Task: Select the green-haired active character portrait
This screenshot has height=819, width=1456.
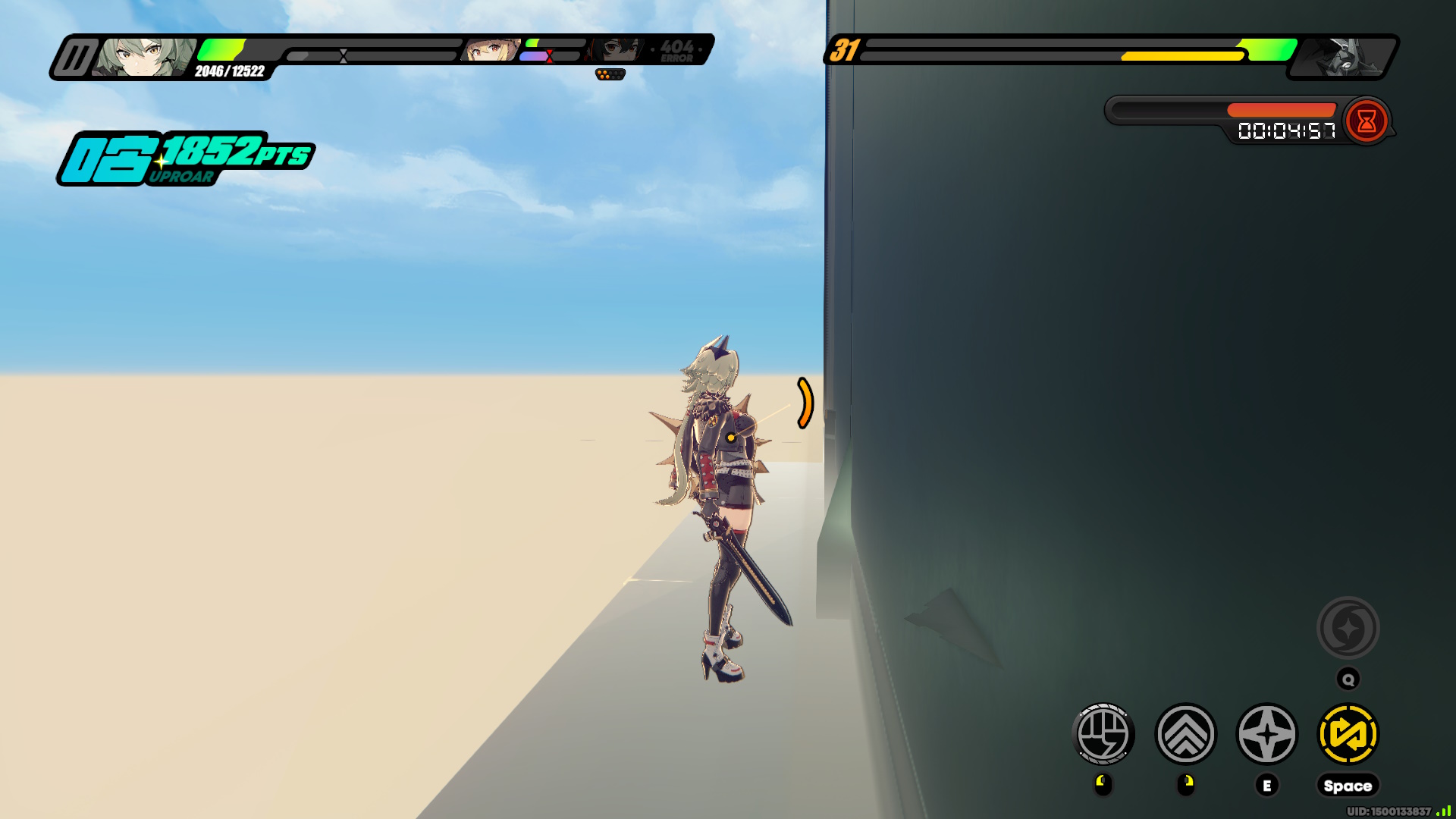Action: click(144, 57)
